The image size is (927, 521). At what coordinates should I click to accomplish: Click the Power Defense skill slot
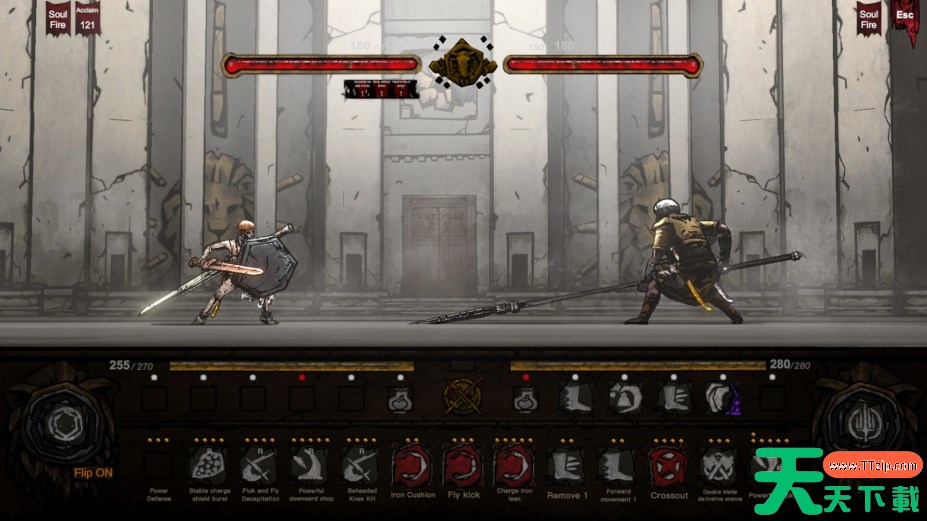[157, 466]
